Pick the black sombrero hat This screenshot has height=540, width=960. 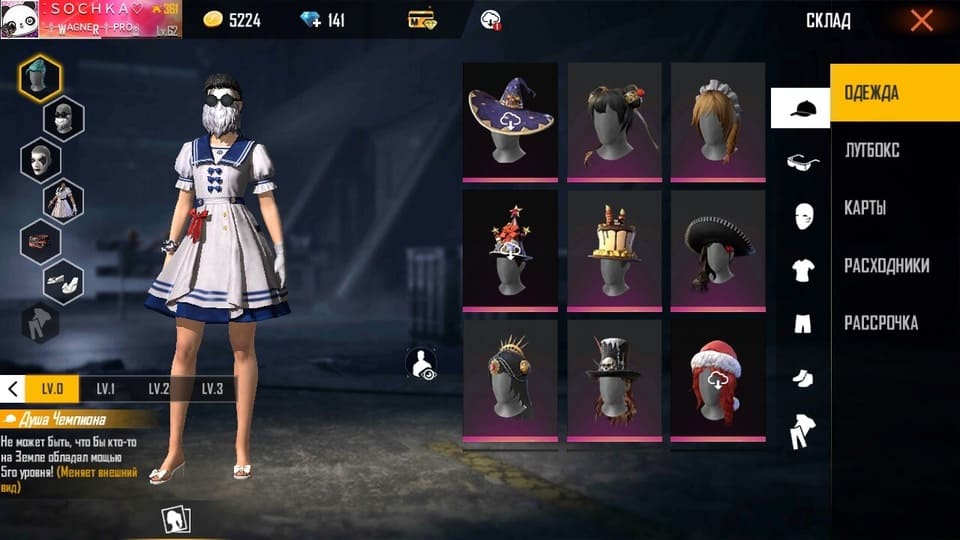click(717, 249)
